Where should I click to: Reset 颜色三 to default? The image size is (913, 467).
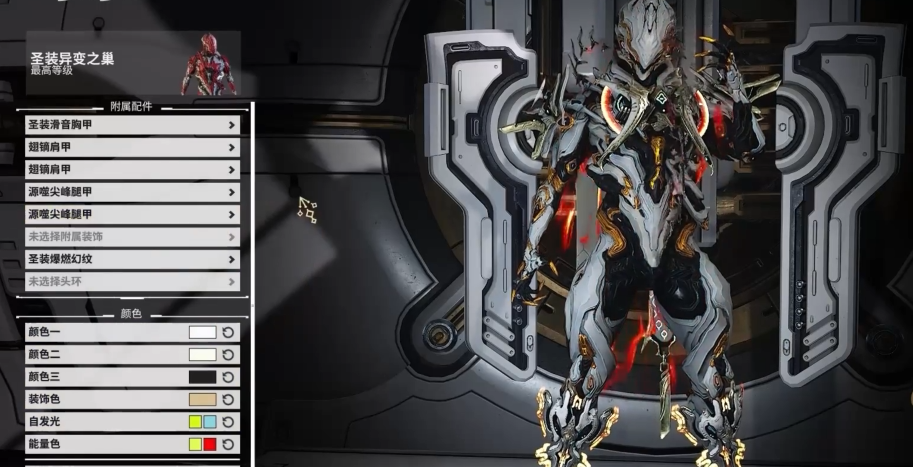click(x=228, y=377)
